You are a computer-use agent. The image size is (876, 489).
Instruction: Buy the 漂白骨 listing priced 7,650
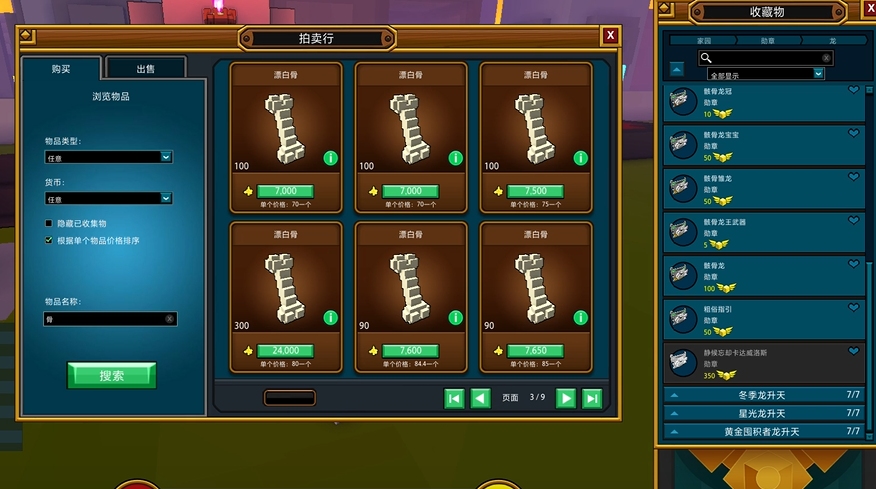pyautogui.click(x=535, y=351)
